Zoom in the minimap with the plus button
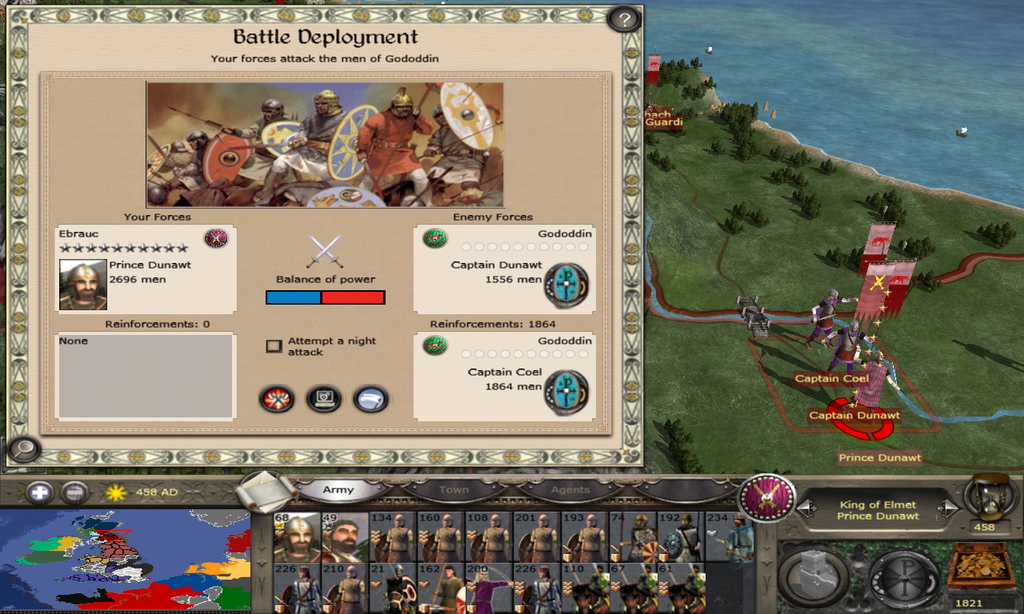 [39, 492]
